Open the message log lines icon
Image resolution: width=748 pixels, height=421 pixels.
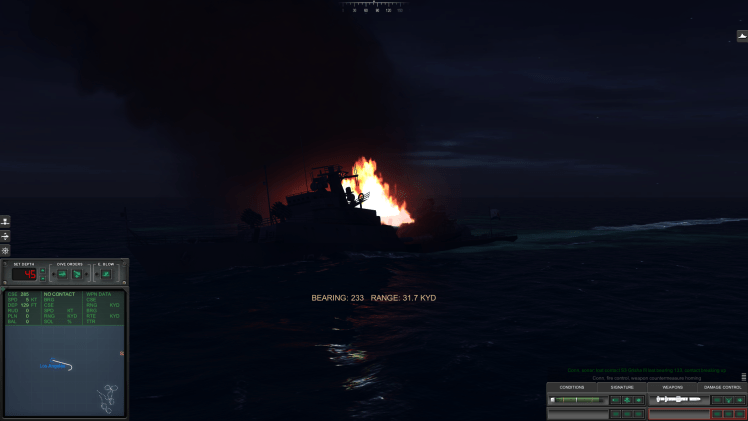point(743,377)
